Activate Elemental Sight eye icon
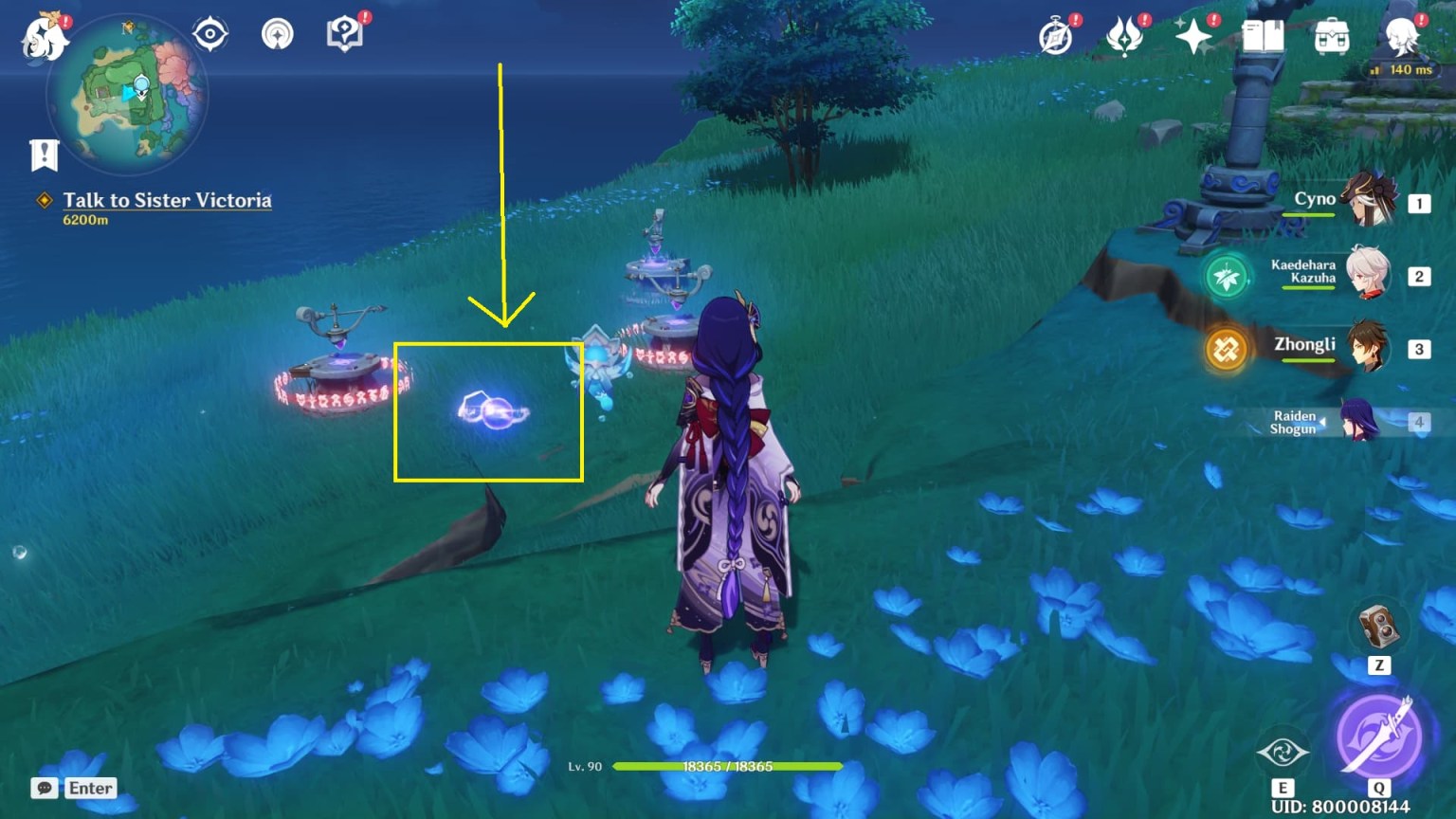The image size is (1456, 819). coord(1286,754)
